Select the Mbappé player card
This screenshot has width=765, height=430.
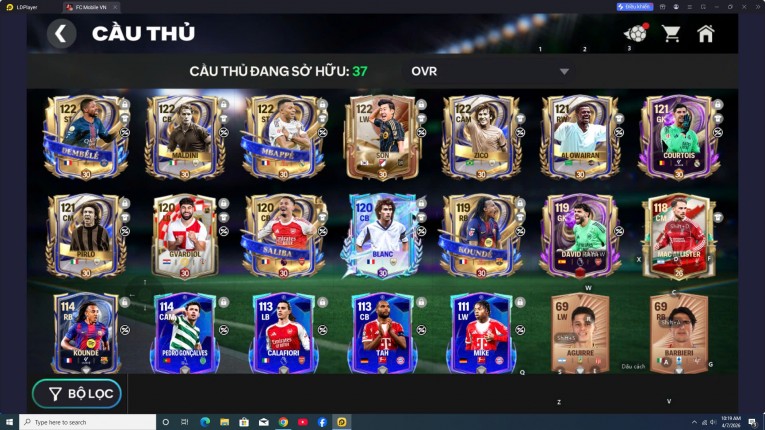(x=283, y=137)
